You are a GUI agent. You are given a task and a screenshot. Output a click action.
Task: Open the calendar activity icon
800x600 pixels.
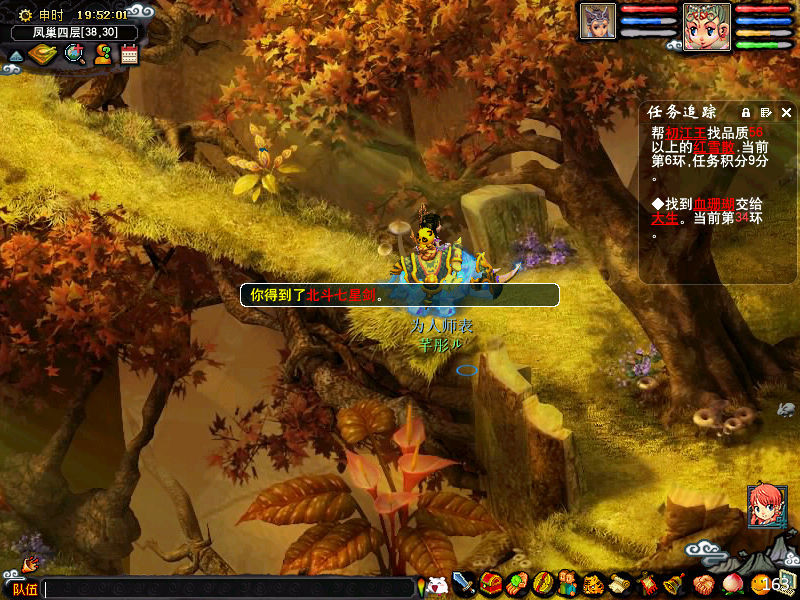[x=129, y=55]
